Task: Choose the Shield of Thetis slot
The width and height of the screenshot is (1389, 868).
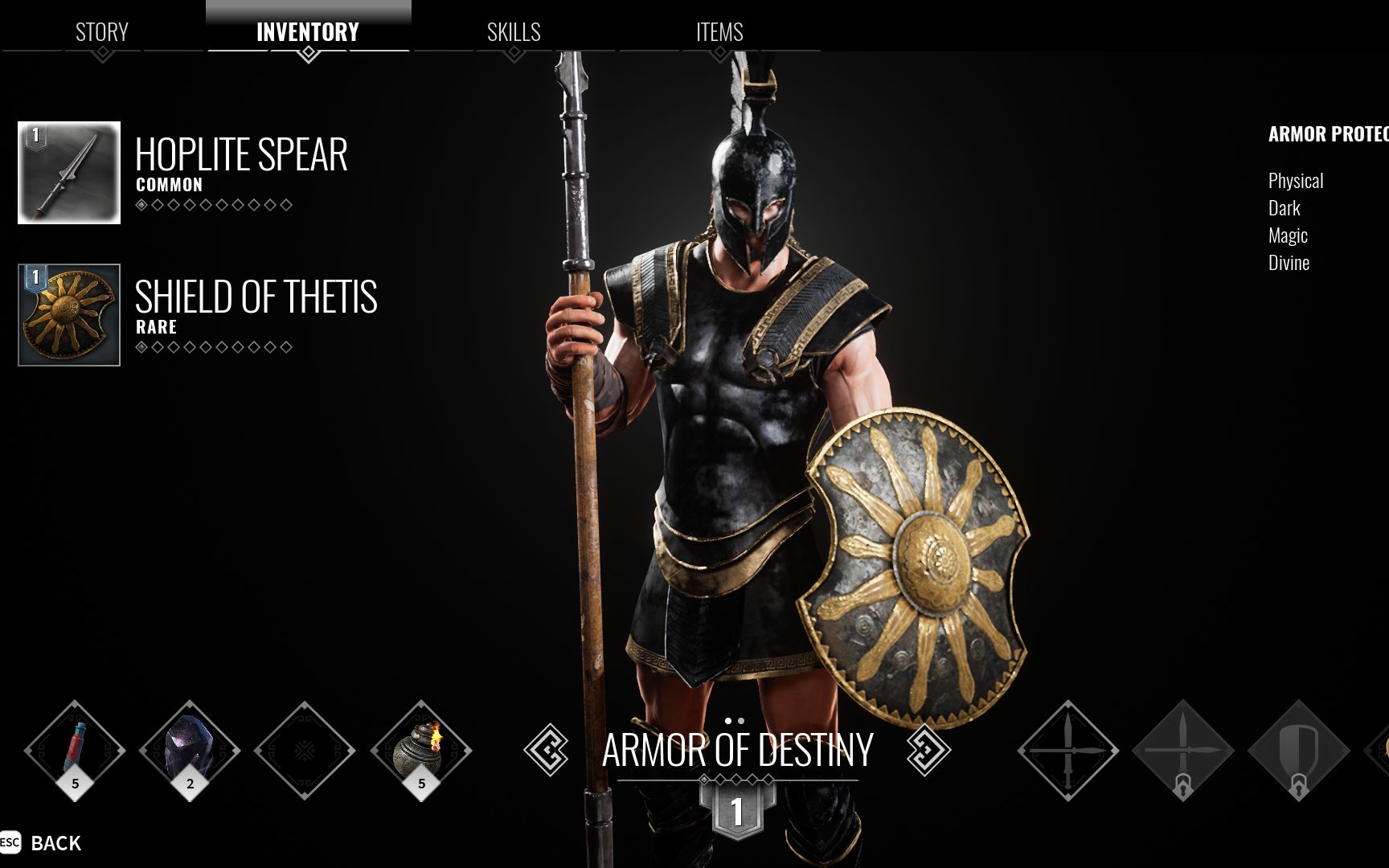Action: [69, 315]
